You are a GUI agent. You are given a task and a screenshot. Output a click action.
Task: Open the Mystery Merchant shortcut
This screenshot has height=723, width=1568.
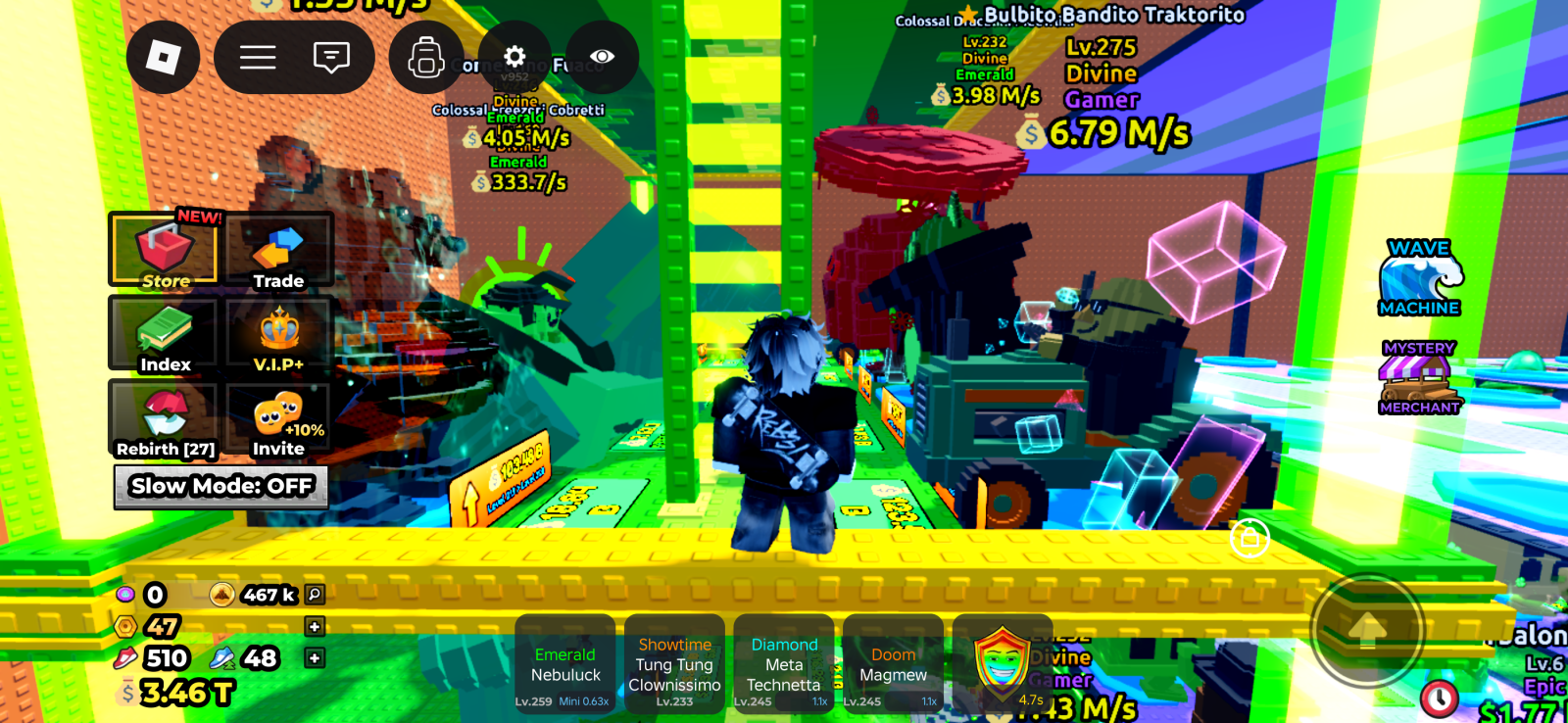[x=1419, y=377]
